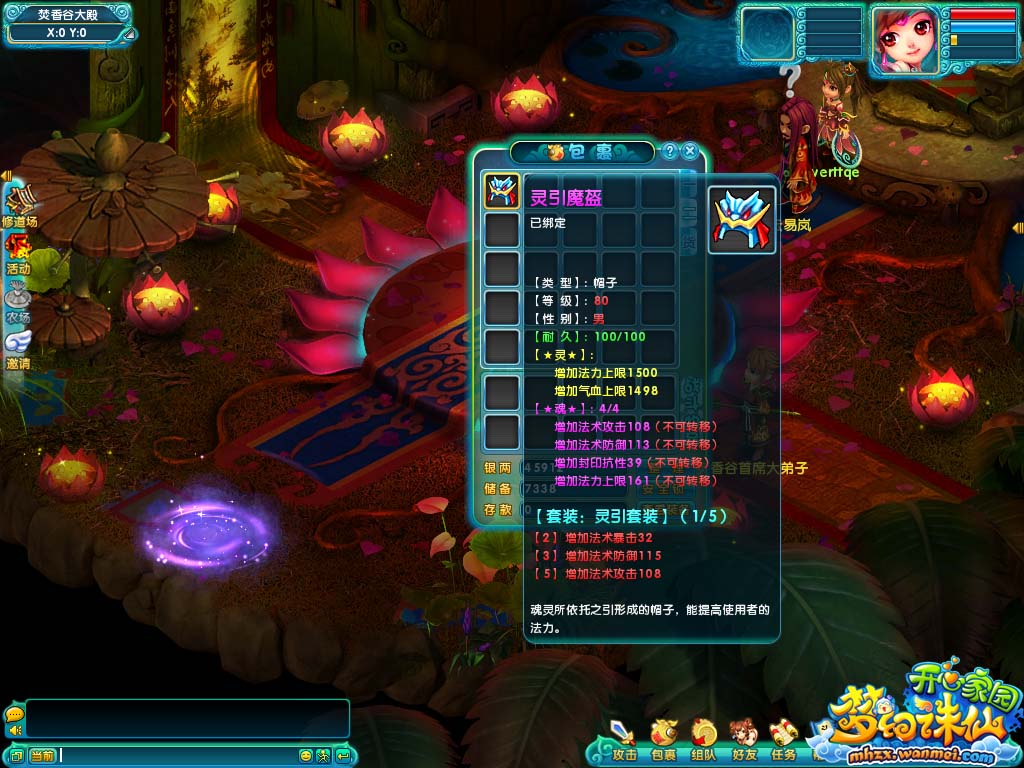The width and height of the screenshot is (1024, 768).
Task: Show the 好友 friends list
Action: 743,739
